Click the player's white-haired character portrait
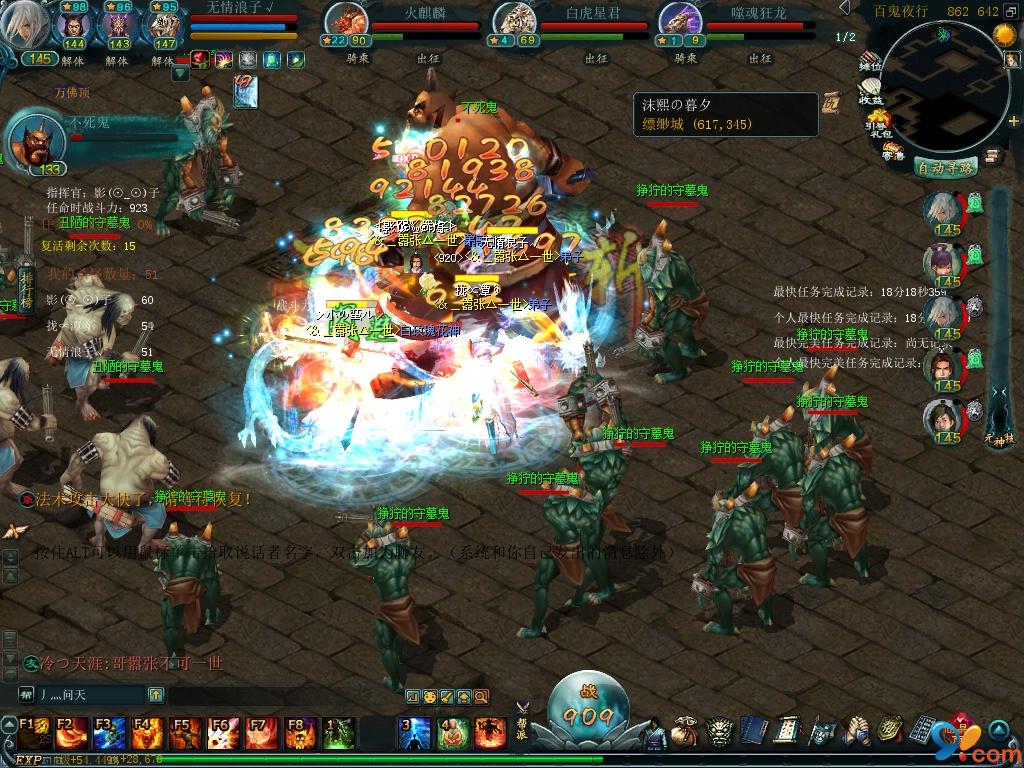Image resolution: width=1024 pixels, height=768 pixels. click(x=24, y=26)
